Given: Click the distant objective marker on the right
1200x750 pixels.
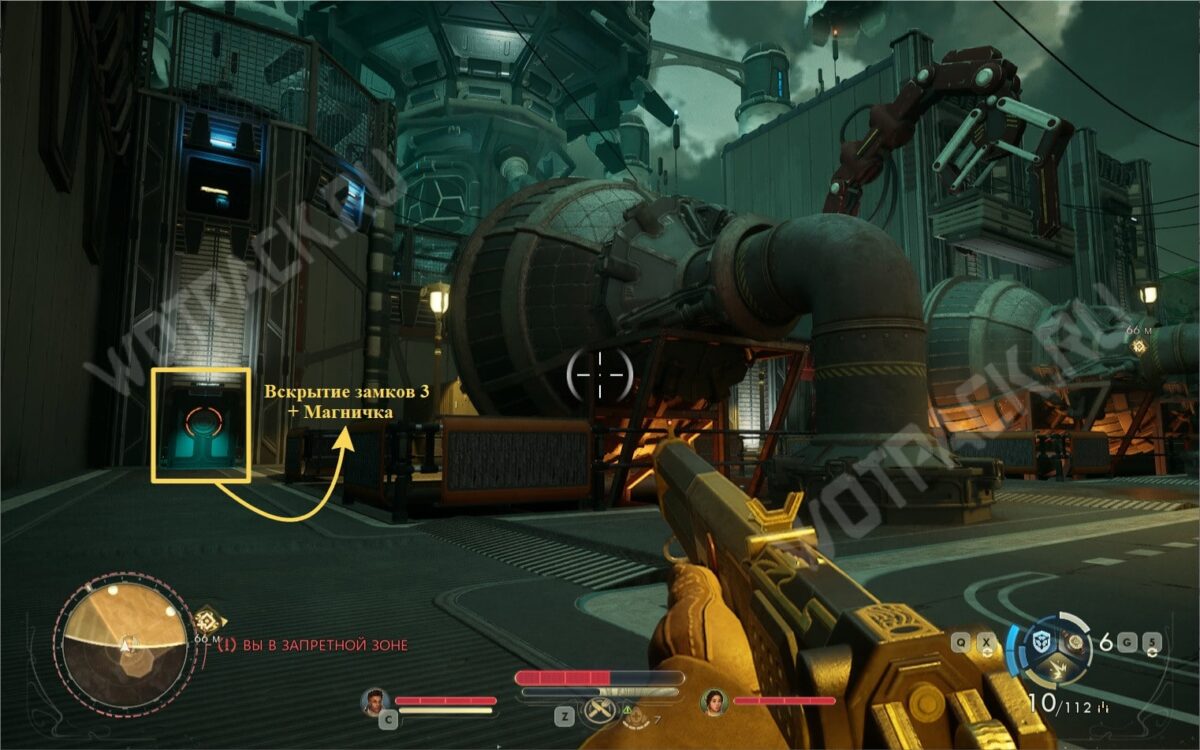Looking at the screenshot, I should (1138, 347).
